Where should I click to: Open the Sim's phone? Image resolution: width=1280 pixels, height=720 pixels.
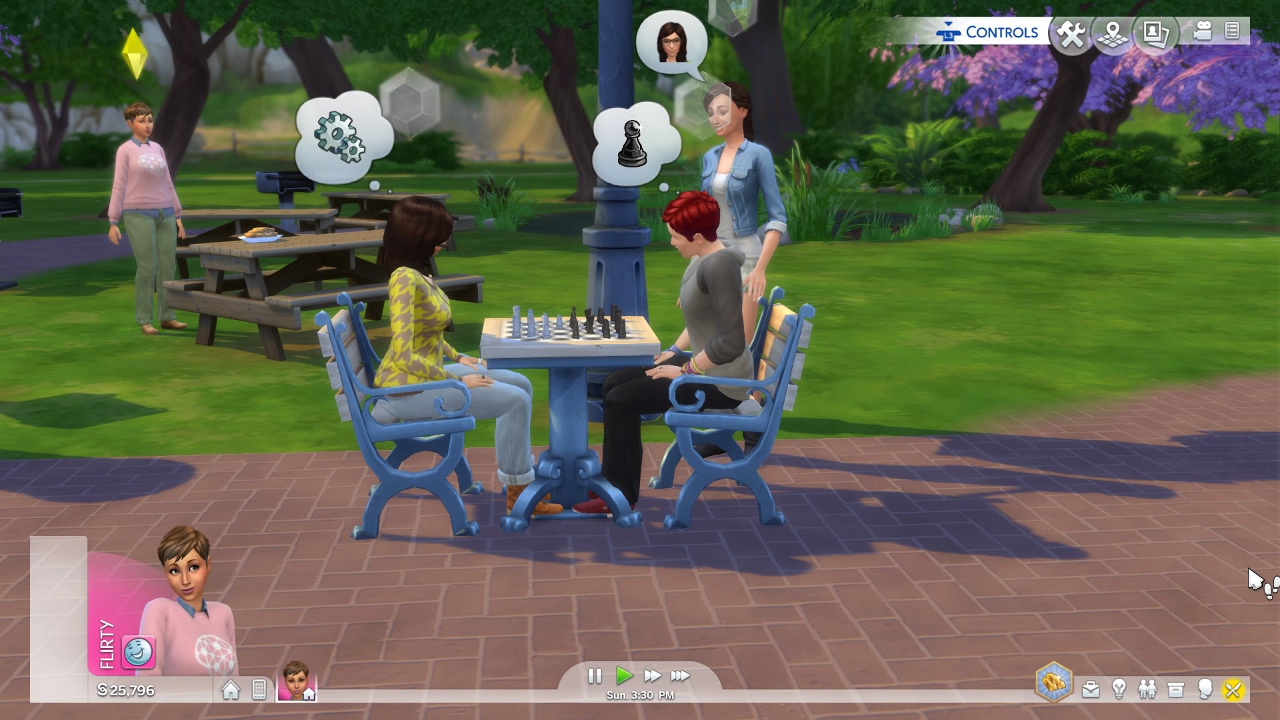(x=259, y=690)
